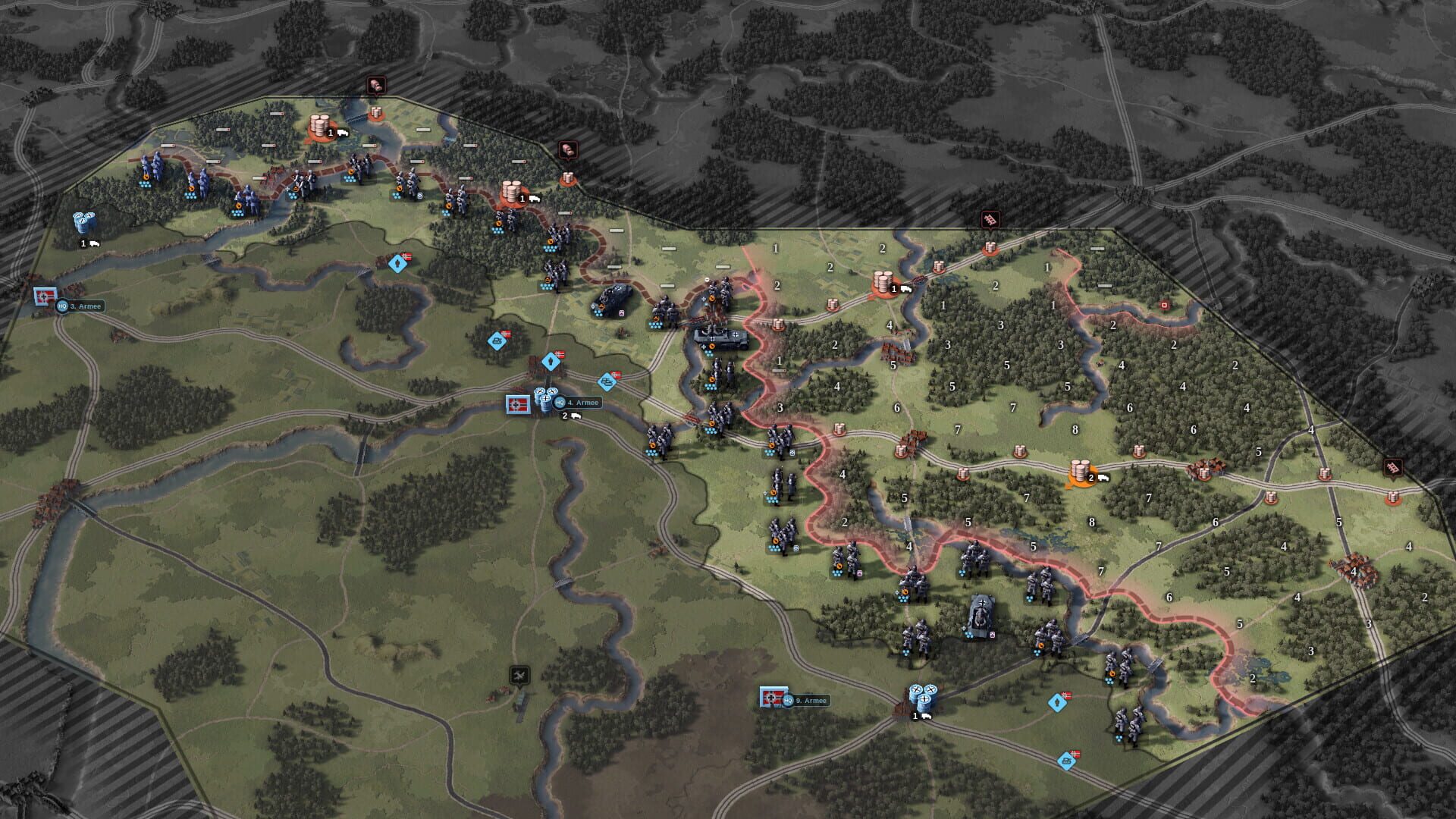Click the paratrooper specialist diamond near top left
The width and height of the screenshot is (1456, 819).
click(x=398, y=264)
